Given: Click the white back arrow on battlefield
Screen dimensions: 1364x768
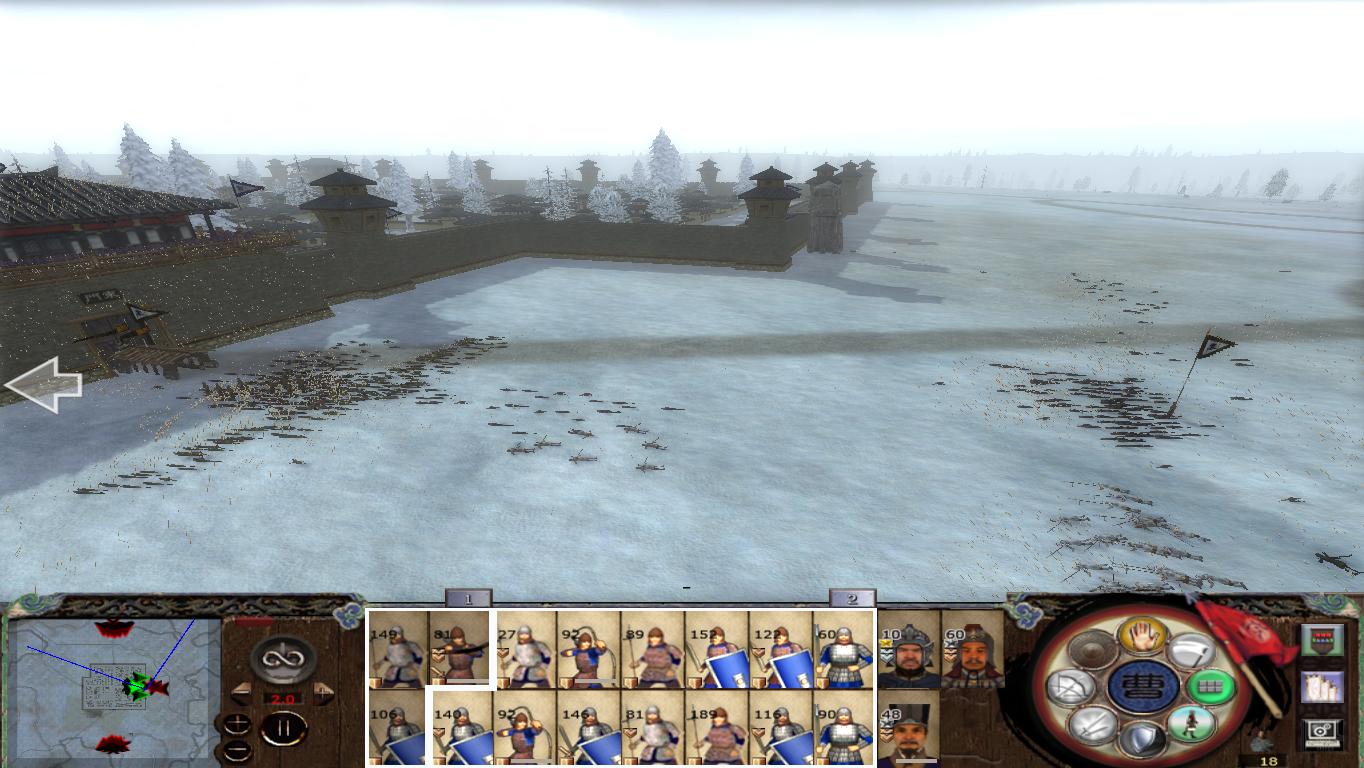Looking at the screenshot, I should [45, 383].
